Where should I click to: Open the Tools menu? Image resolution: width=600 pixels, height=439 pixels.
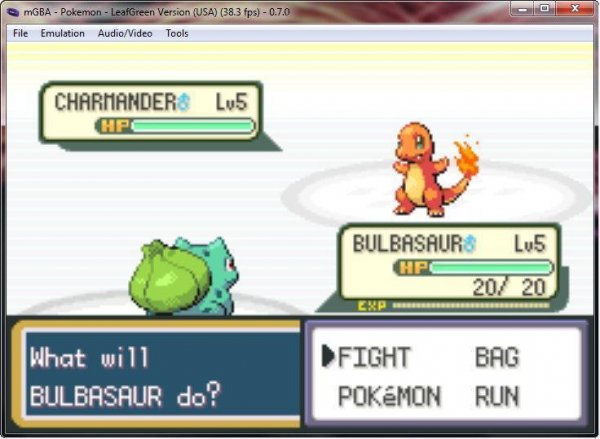click(177, 33)
